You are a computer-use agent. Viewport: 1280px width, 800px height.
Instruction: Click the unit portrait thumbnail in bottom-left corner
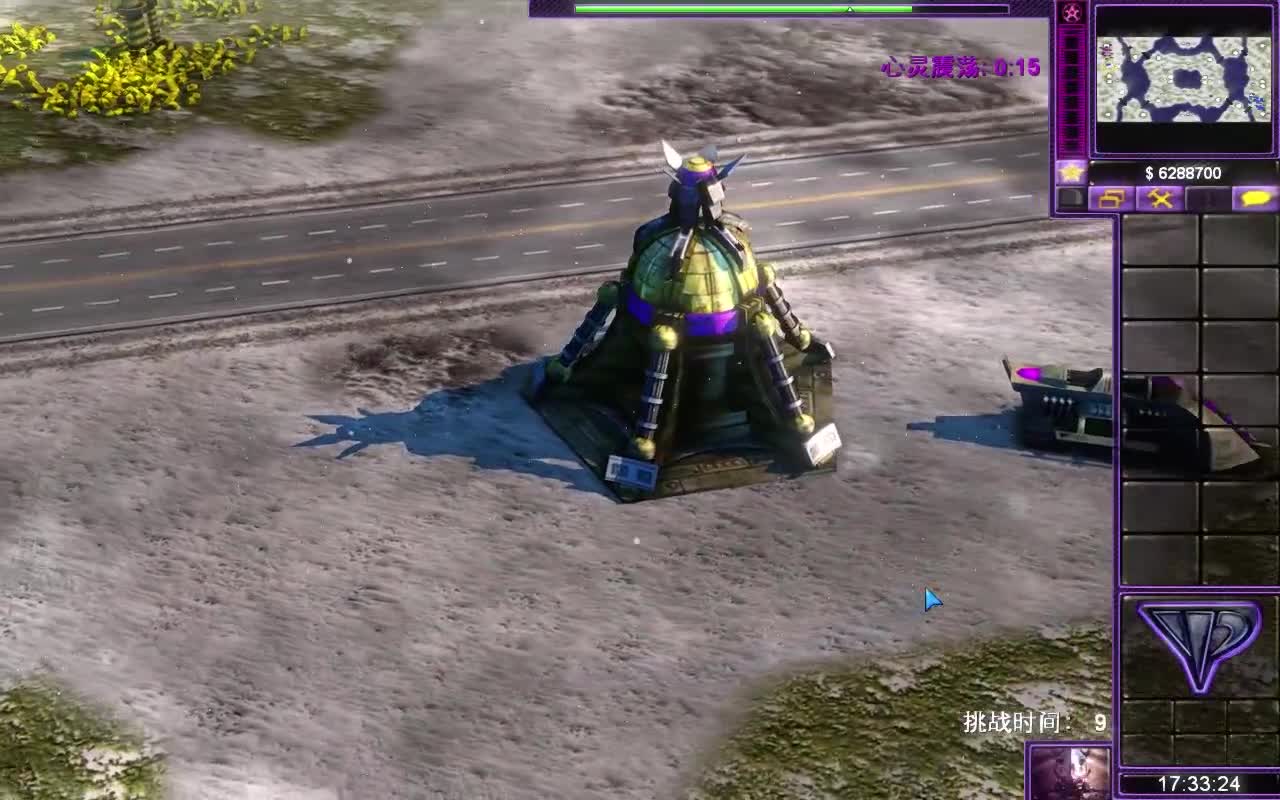[x=1080, y=775]
